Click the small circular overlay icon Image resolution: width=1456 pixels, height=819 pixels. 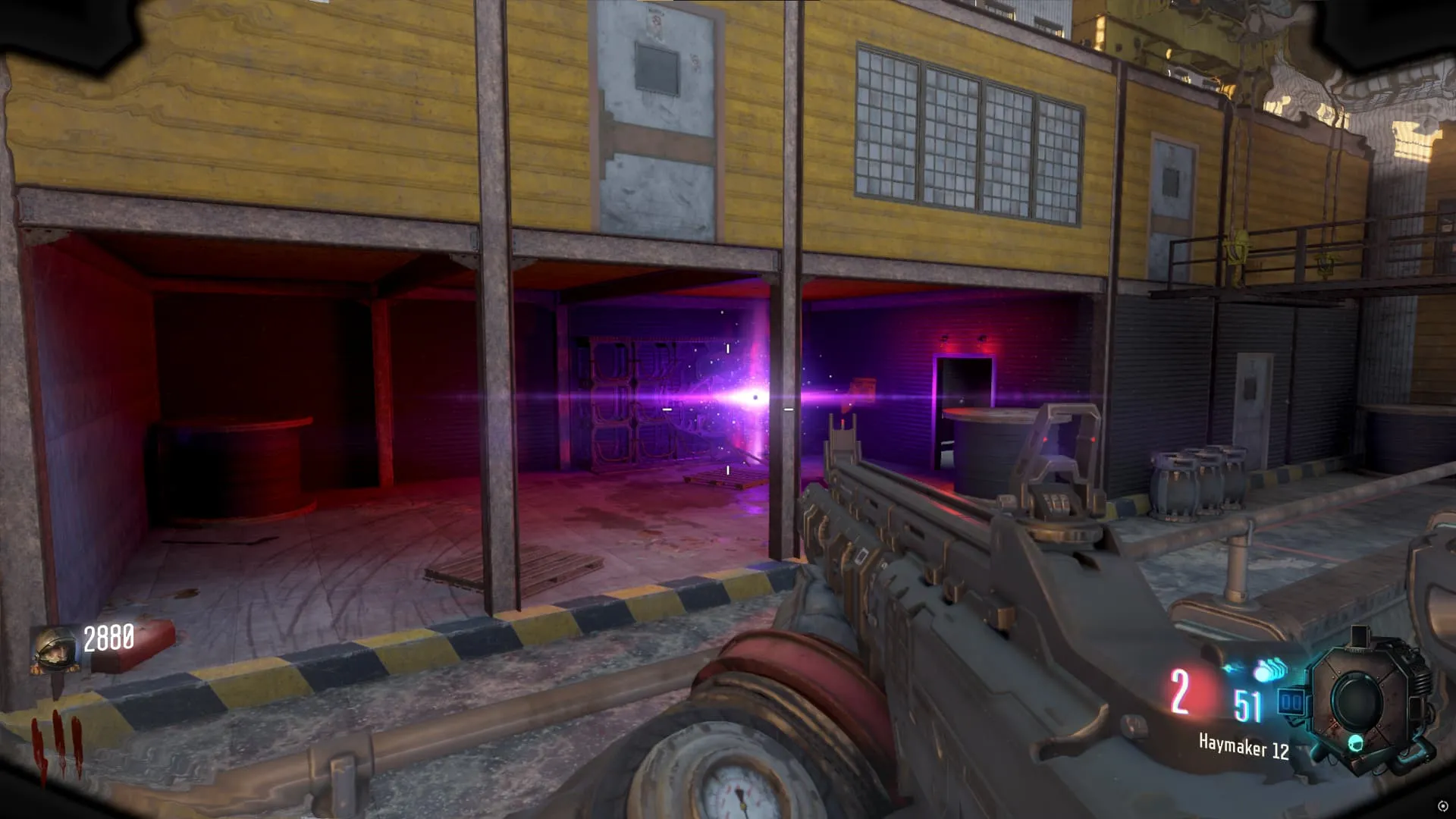[1442, 805]
